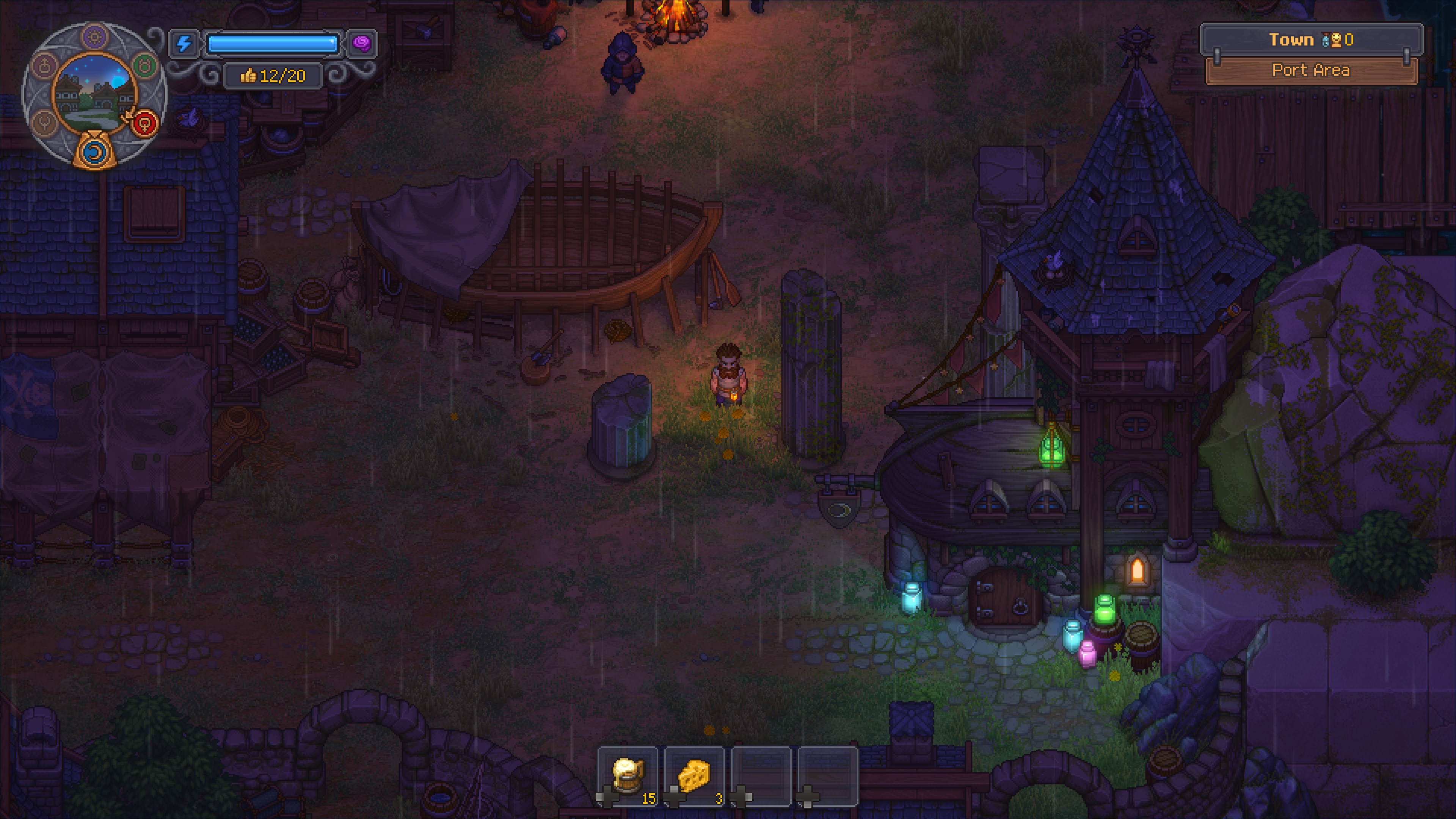Click the blue moon amulet below the minimap
1456x819 pixels.
pos(94,154)
